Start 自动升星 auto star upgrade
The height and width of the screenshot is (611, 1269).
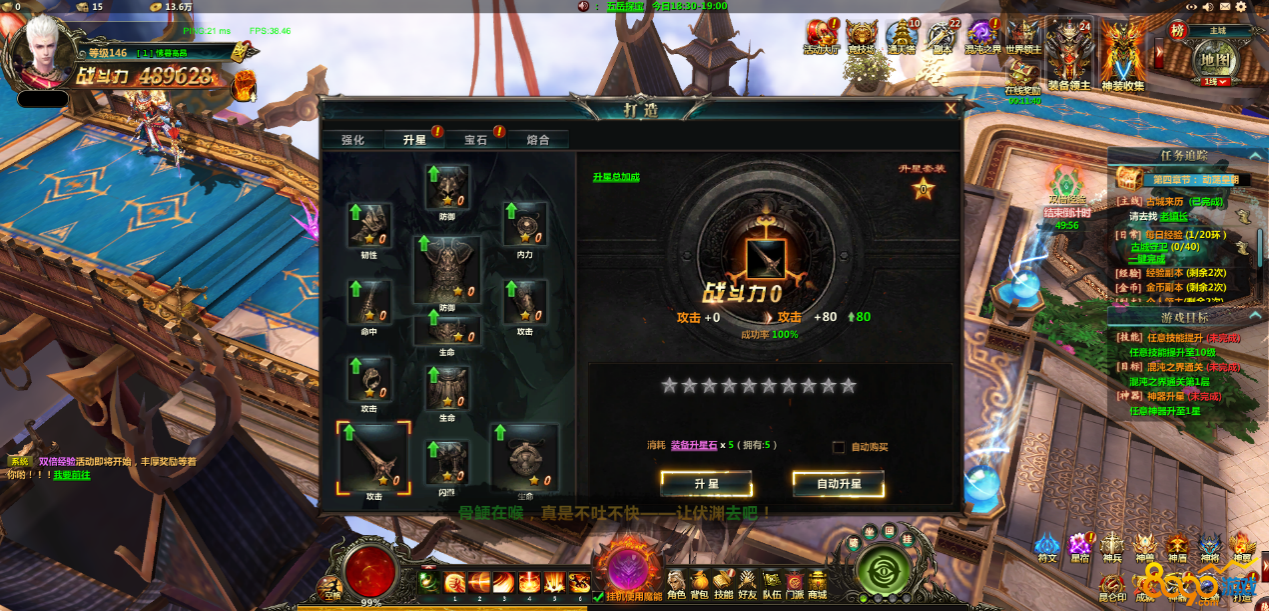click(x=838, y=484)
